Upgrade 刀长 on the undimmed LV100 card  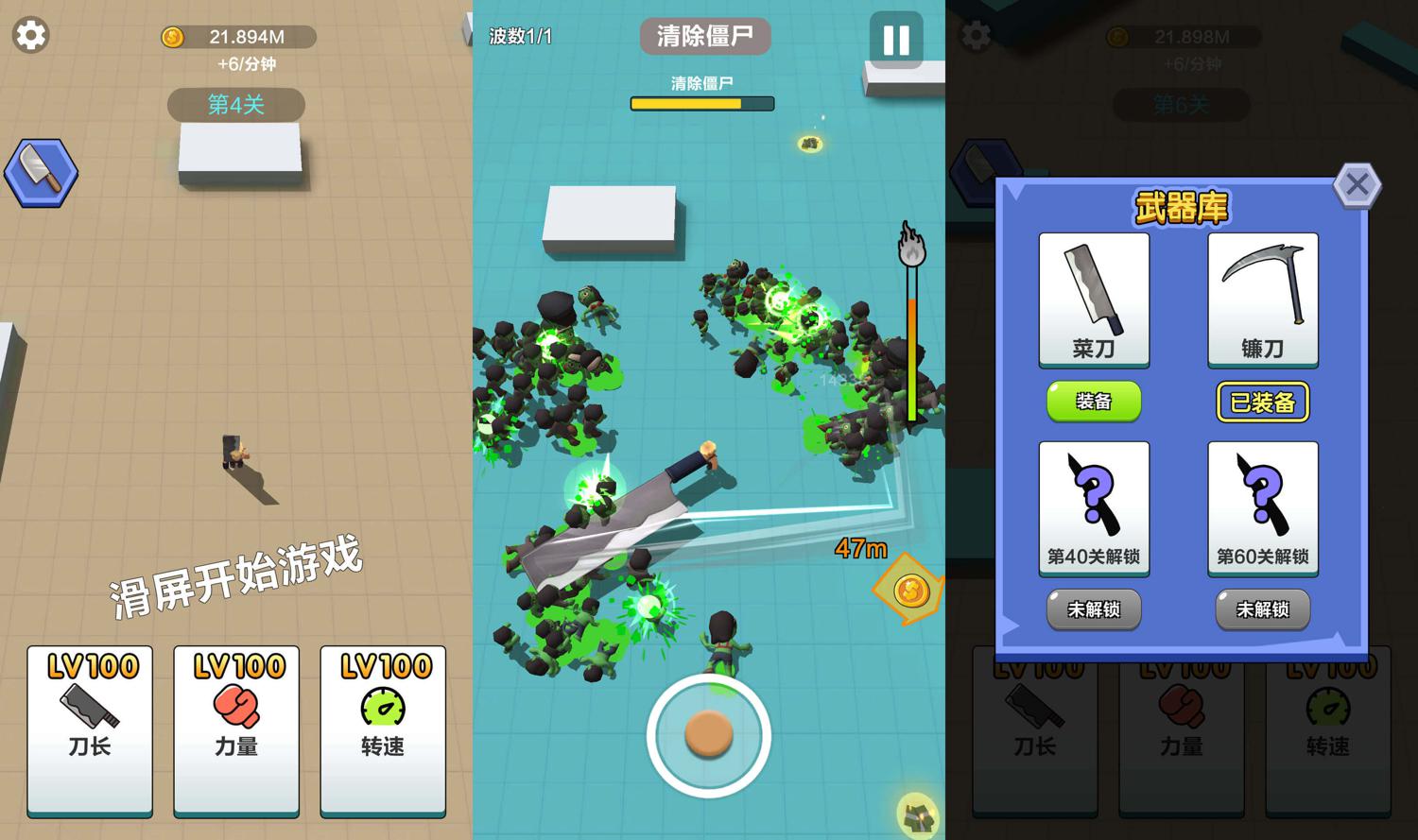90,729
